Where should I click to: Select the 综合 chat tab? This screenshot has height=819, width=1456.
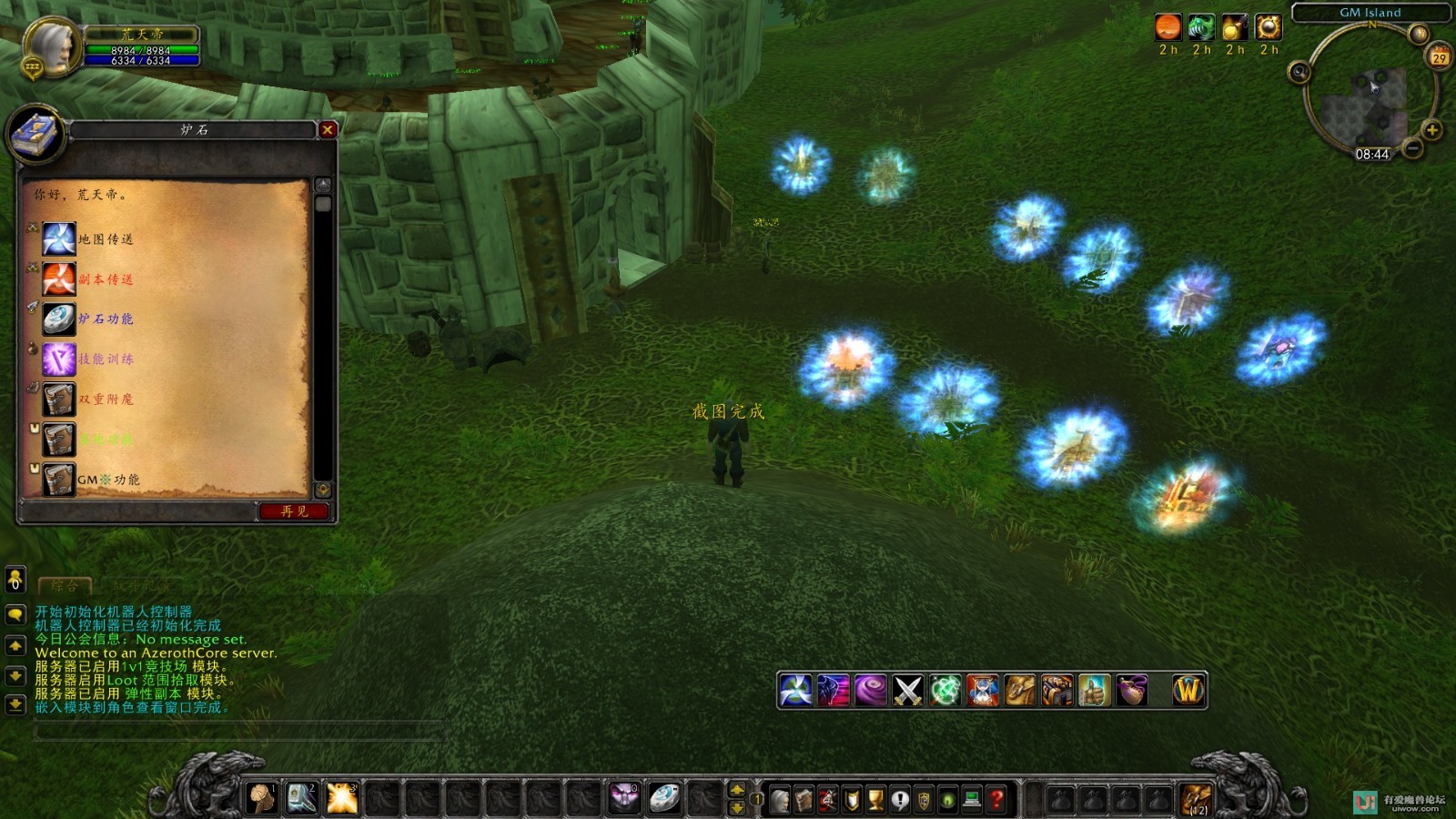point(65,586)
